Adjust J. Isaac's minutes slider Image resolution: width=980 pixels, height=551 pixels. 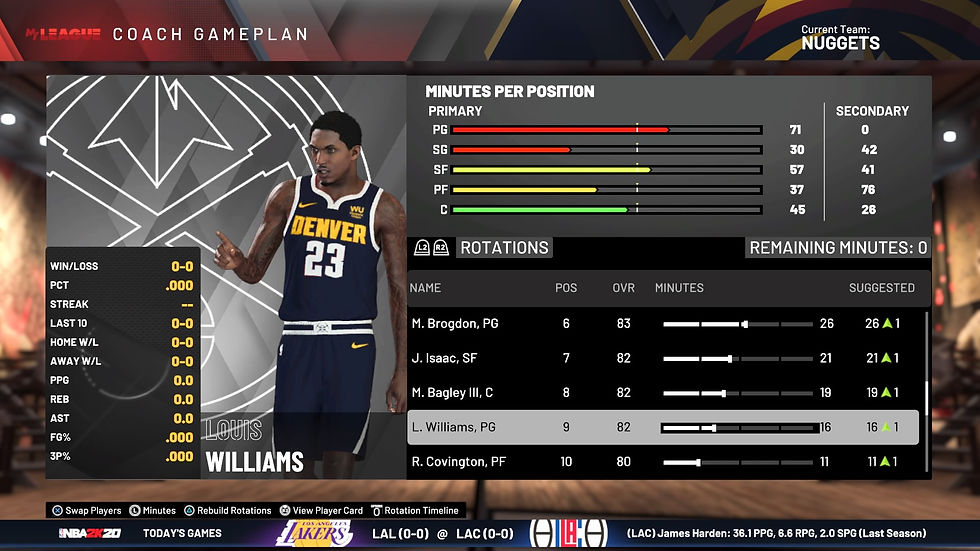pos(737,358)
